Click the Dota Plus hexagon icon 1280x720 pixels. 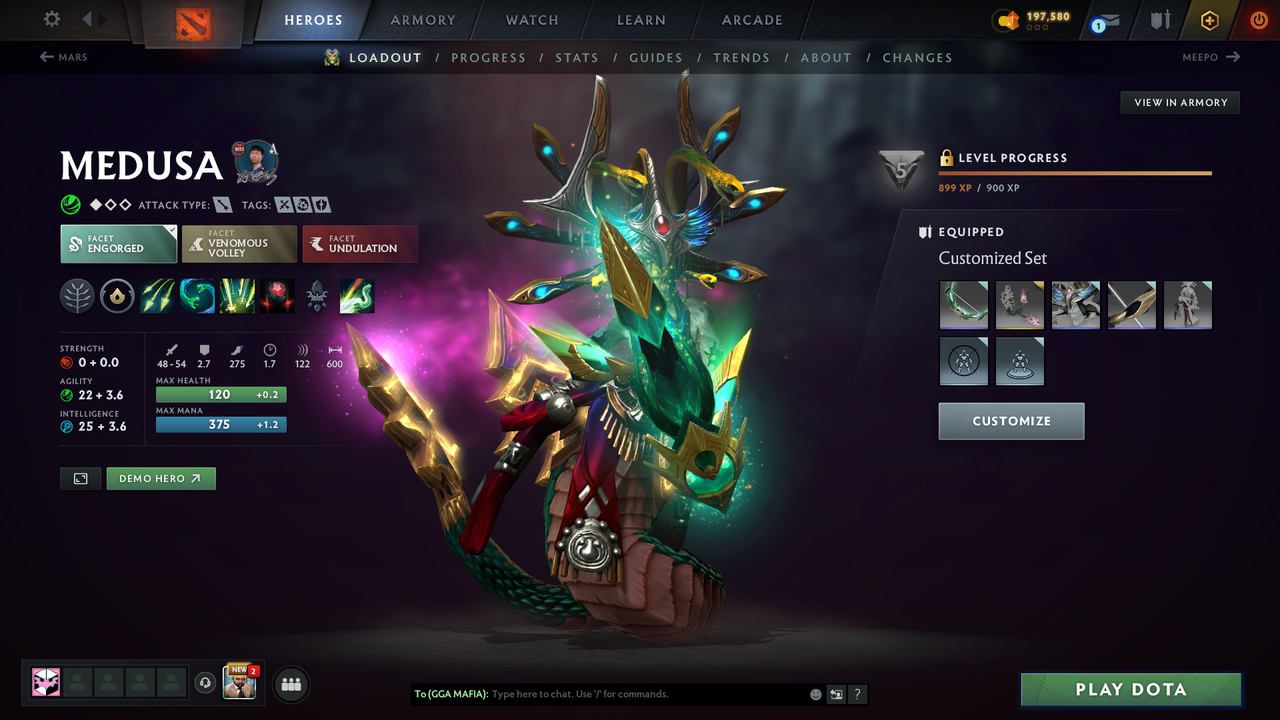click(x=1209, y=20)
